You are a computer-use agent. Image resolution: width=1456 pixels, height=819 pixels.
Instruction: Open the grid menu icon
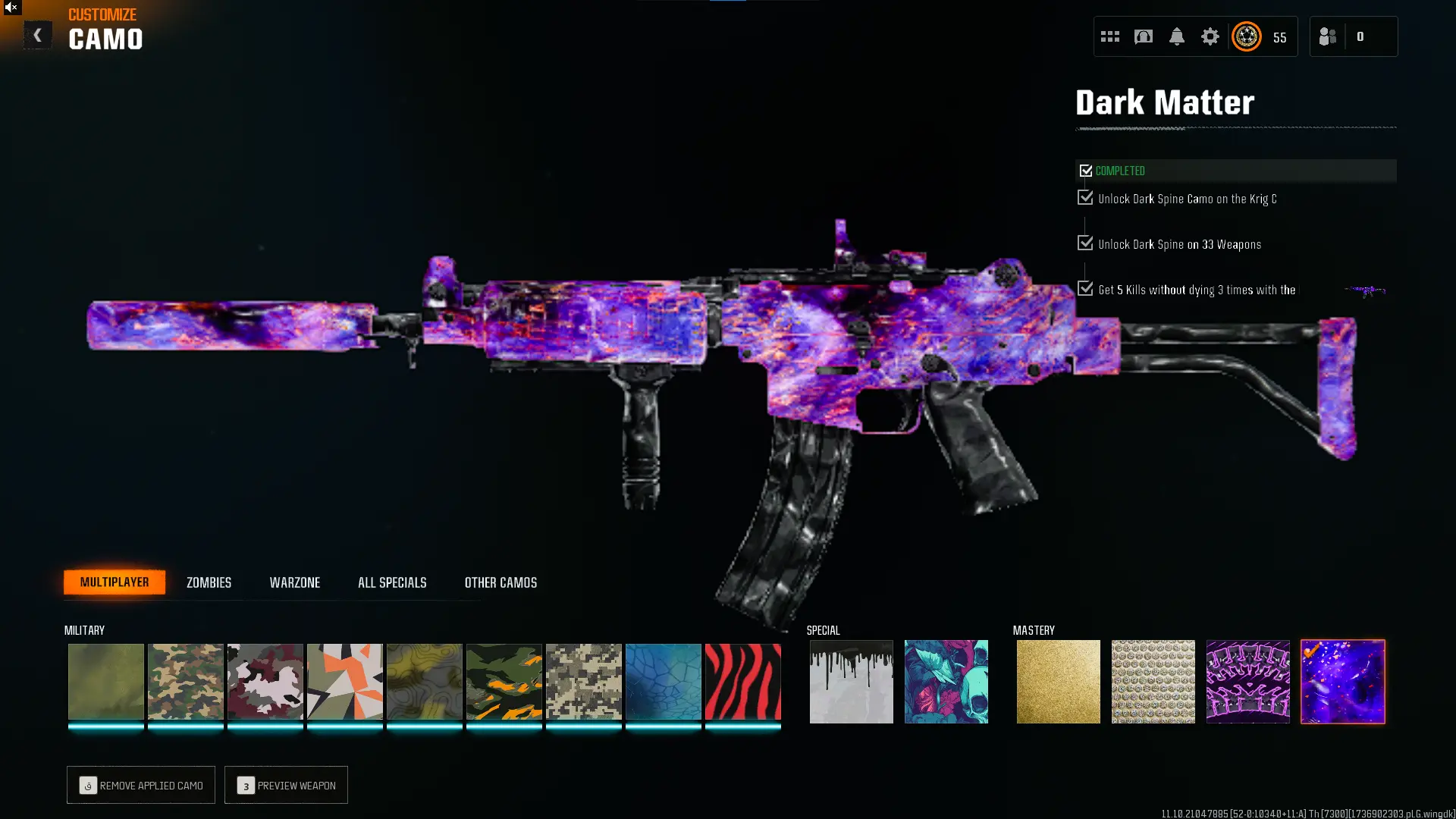tap(1109, 36)
